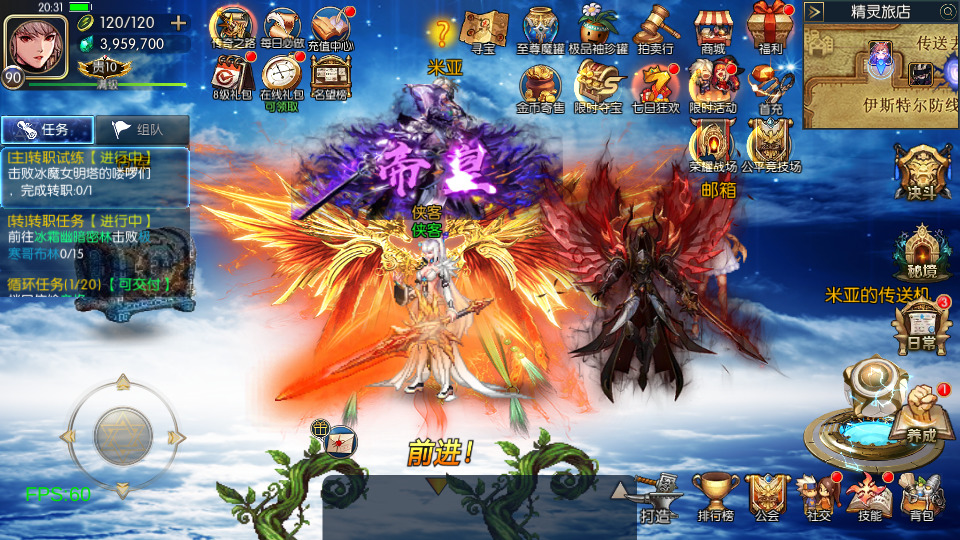960x540 pixels.
Task: Open the 充值中心 recharge center
Action: point(331,27)
